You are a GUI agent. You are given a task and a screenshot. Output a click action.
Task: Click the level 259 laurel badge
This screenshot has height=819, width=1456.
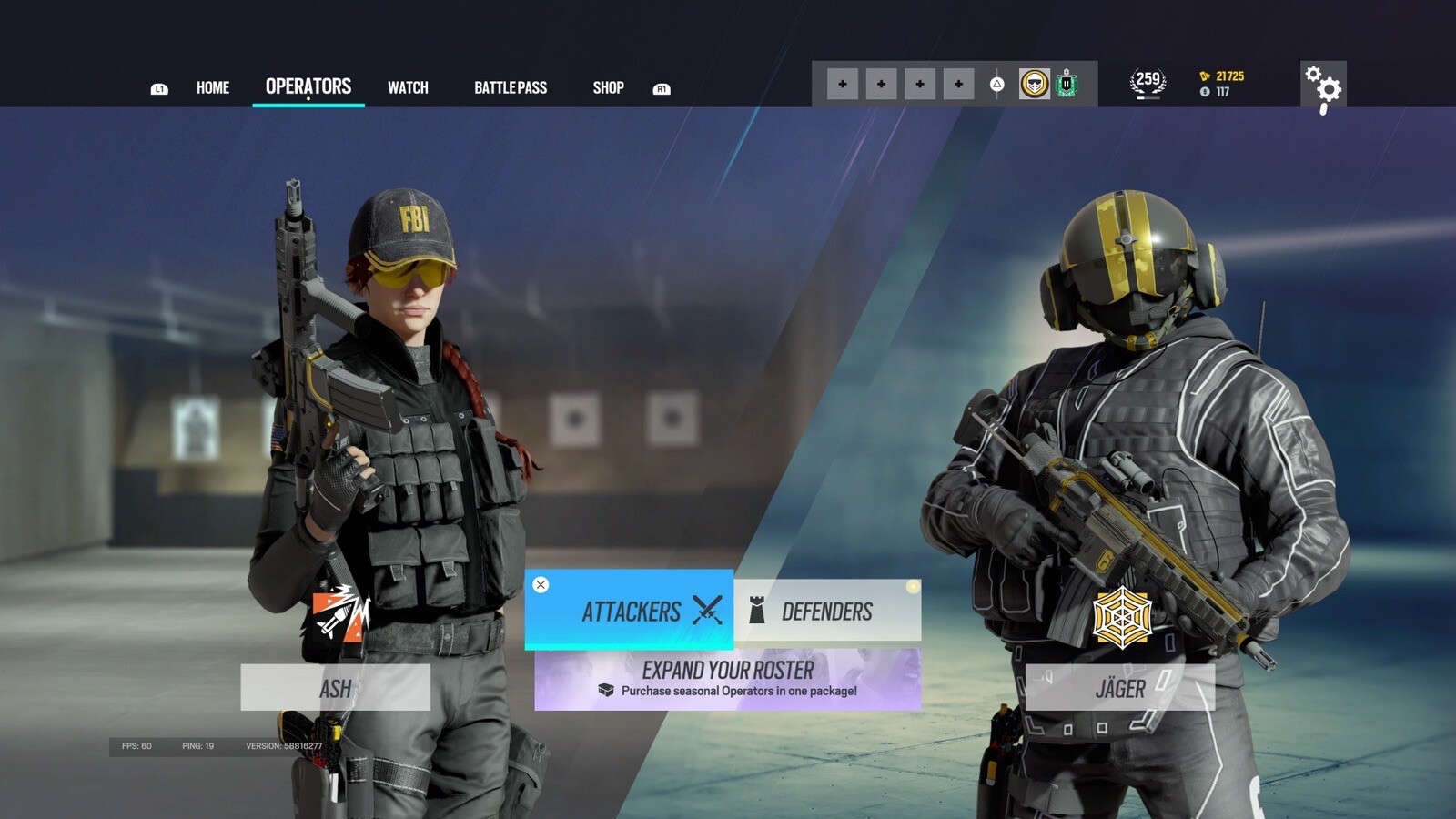(1148, 80)
